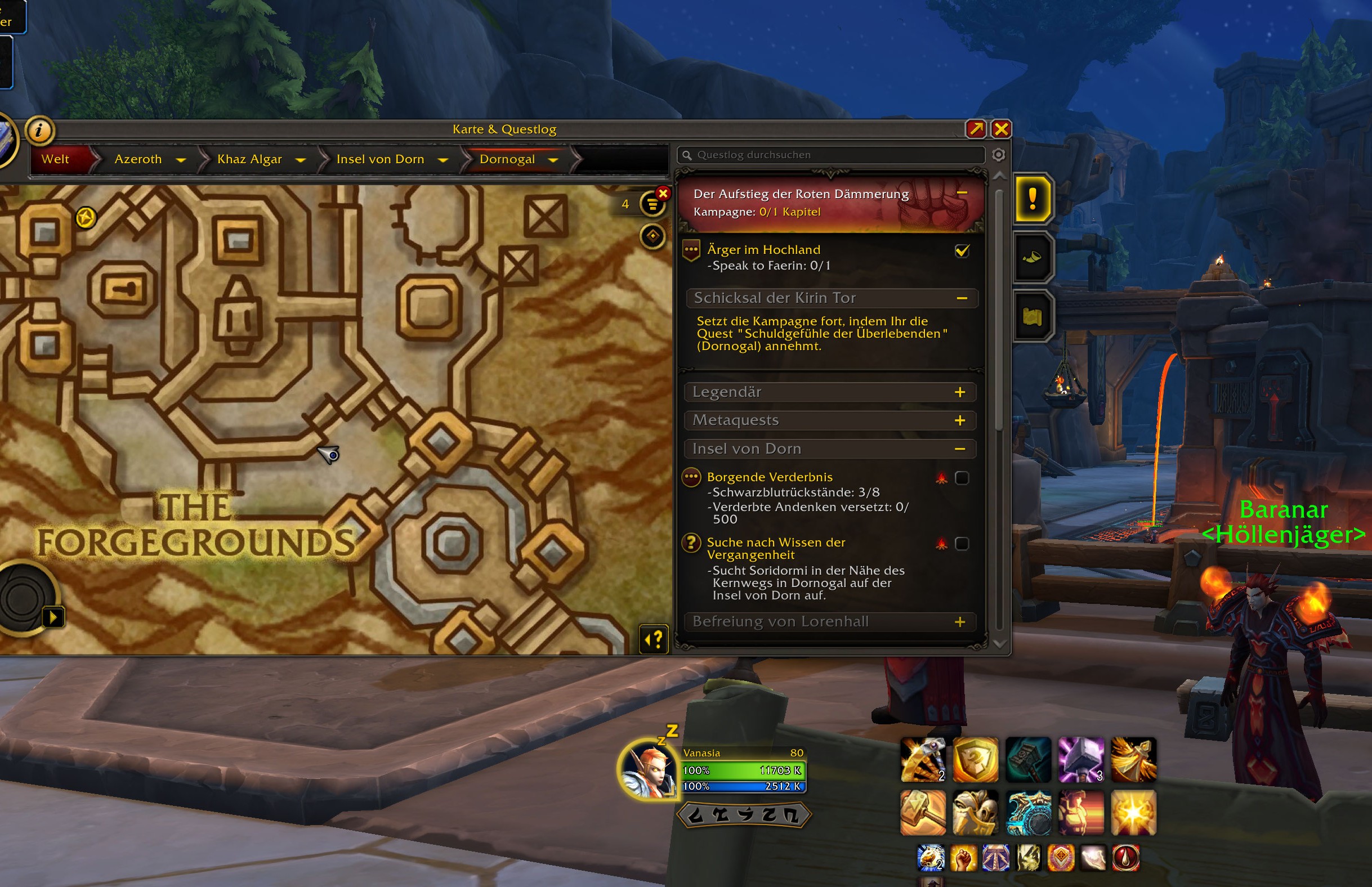Collapse the Schicksal der Kirin Tor section
1372x887 pixels.
click(x=962, y=298)
